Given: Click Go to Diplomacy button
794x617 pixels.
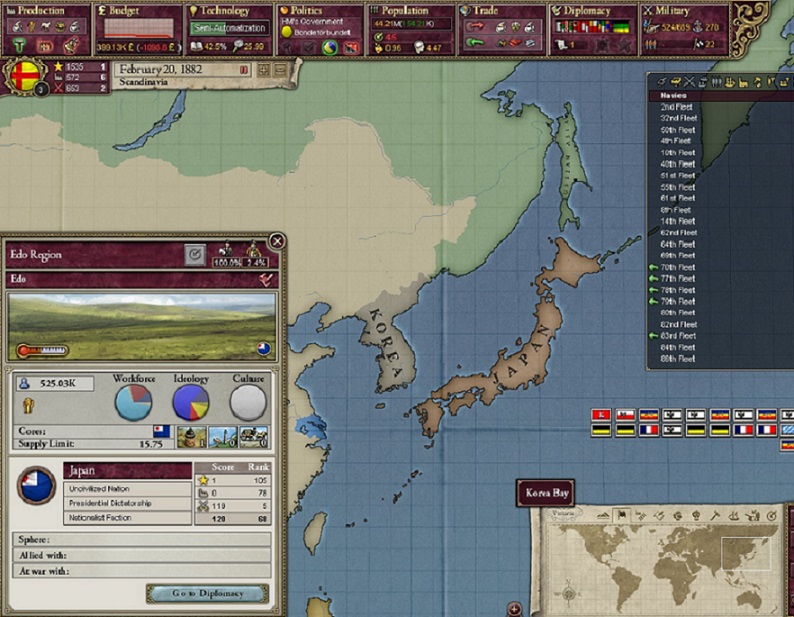Looking at the screenshot, I should tap(207, 593).
